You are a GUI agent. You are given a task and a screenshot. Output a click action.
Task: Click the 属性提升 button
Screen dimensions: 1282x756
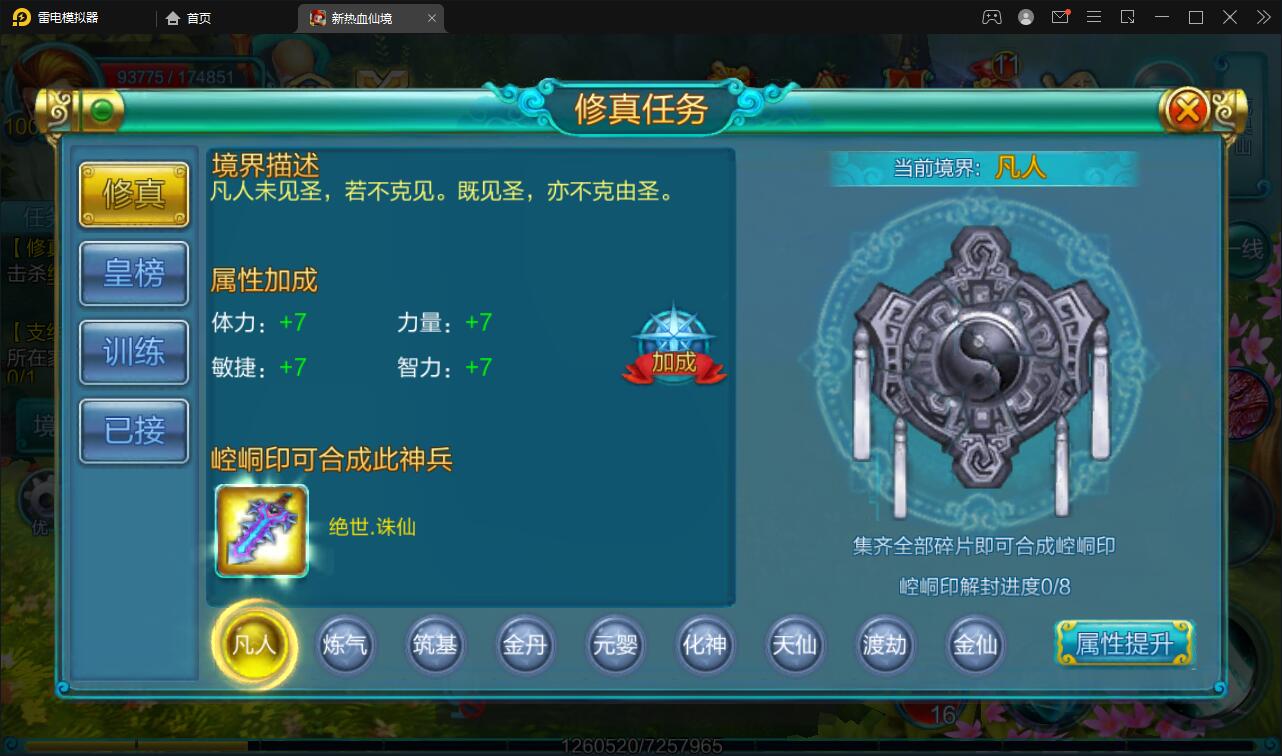click(x=1123, y=645)
